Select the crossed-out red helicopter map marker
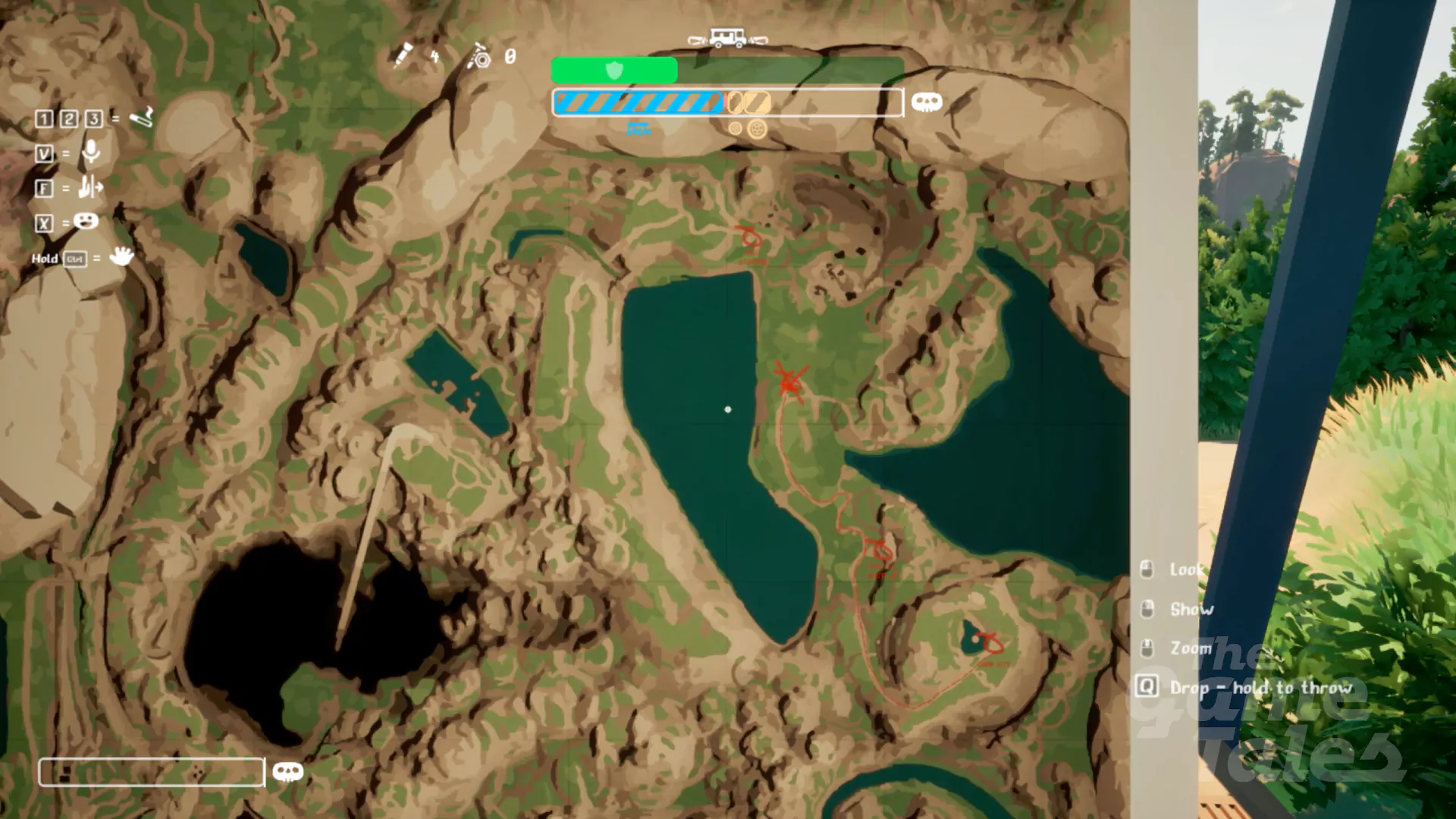The image size is (1456, 819). [x=791, y=381]
